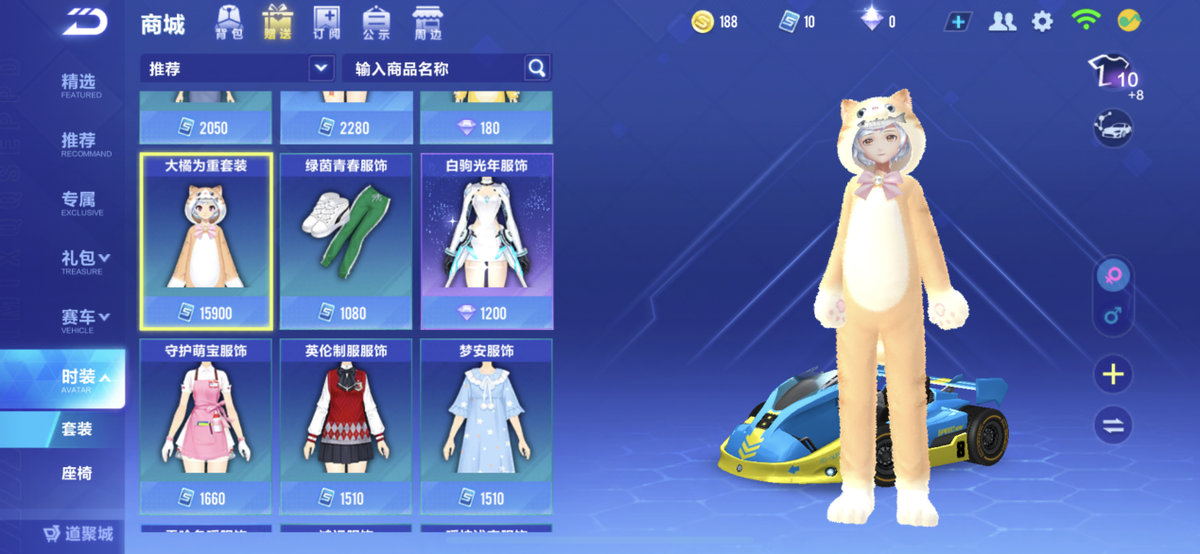This screenshot has height=554, width=1200.
Task: Select the 白驹光年服饰 outfit
Action: [x=486, y=240]
